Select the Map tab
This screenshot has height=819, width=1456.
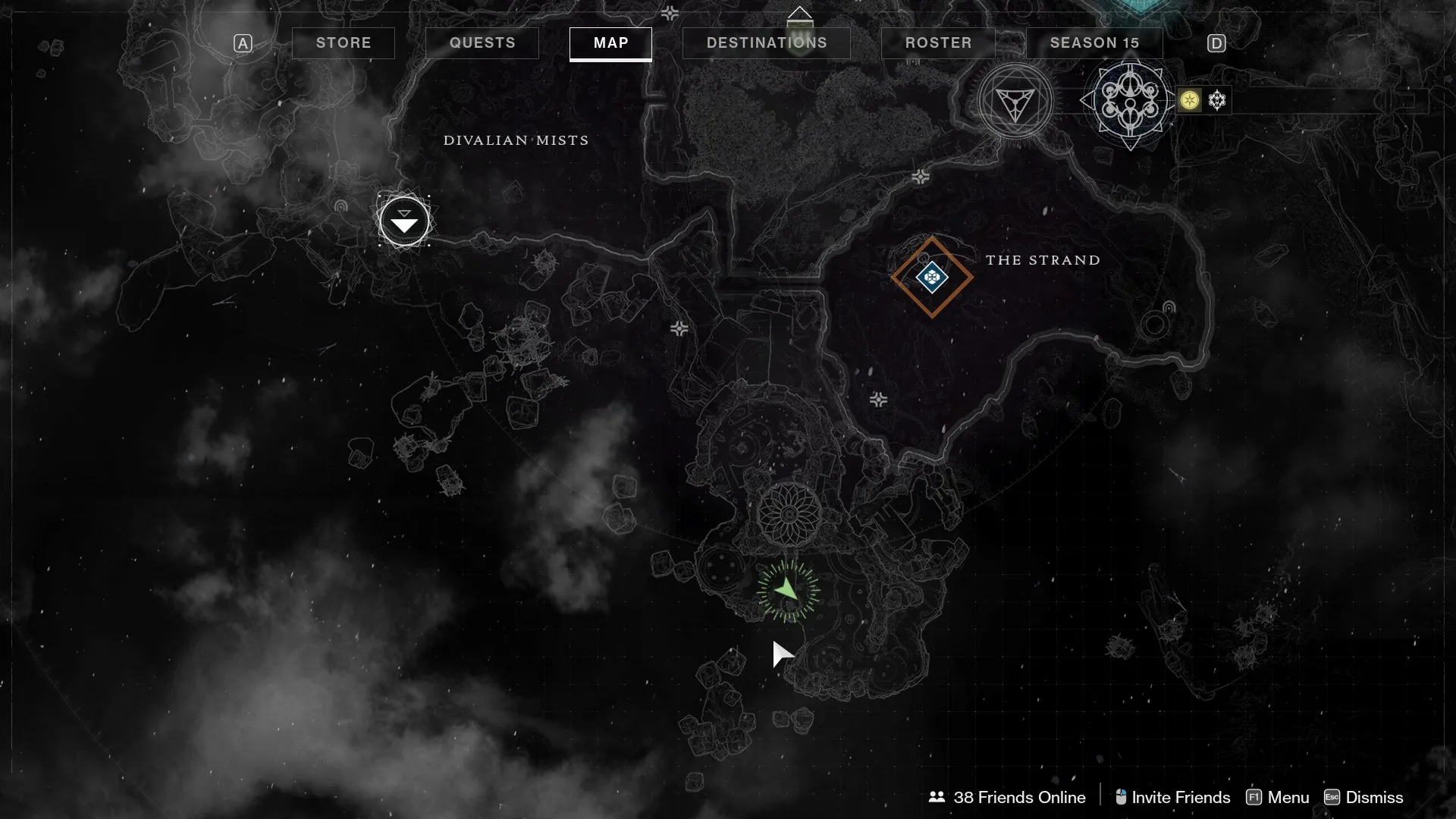[610, 43]
